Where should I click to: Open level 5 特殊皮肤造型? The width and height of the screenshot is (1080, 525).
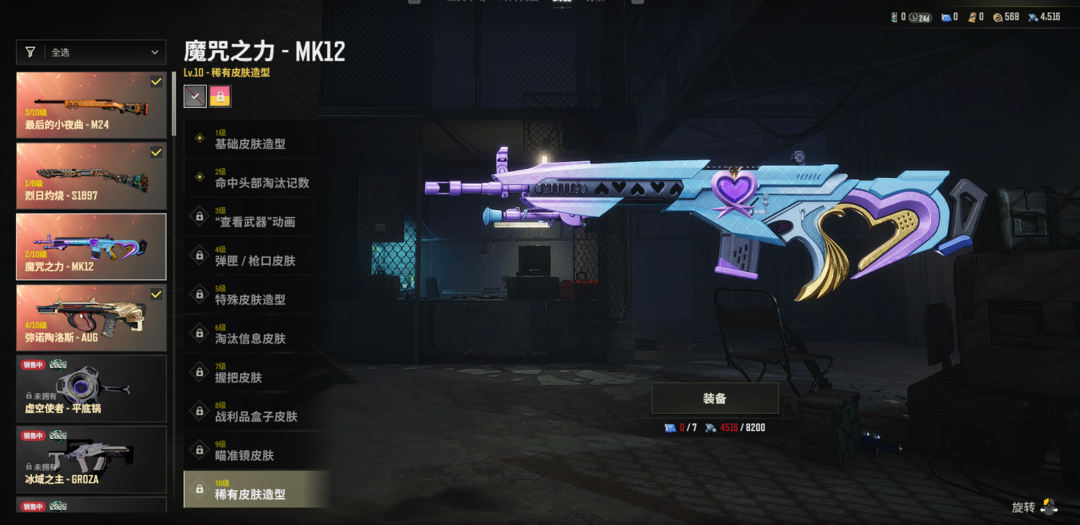[256, 295]
